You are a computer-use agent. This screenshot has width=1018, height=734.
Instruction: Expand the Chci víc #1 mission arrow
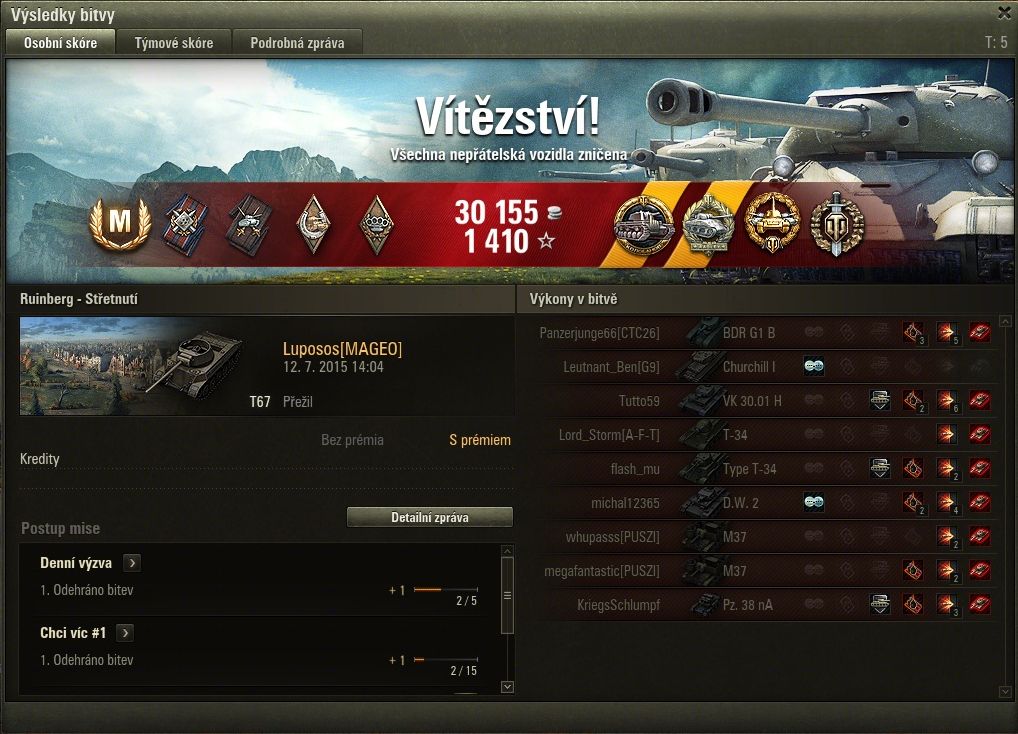[125, 633]
